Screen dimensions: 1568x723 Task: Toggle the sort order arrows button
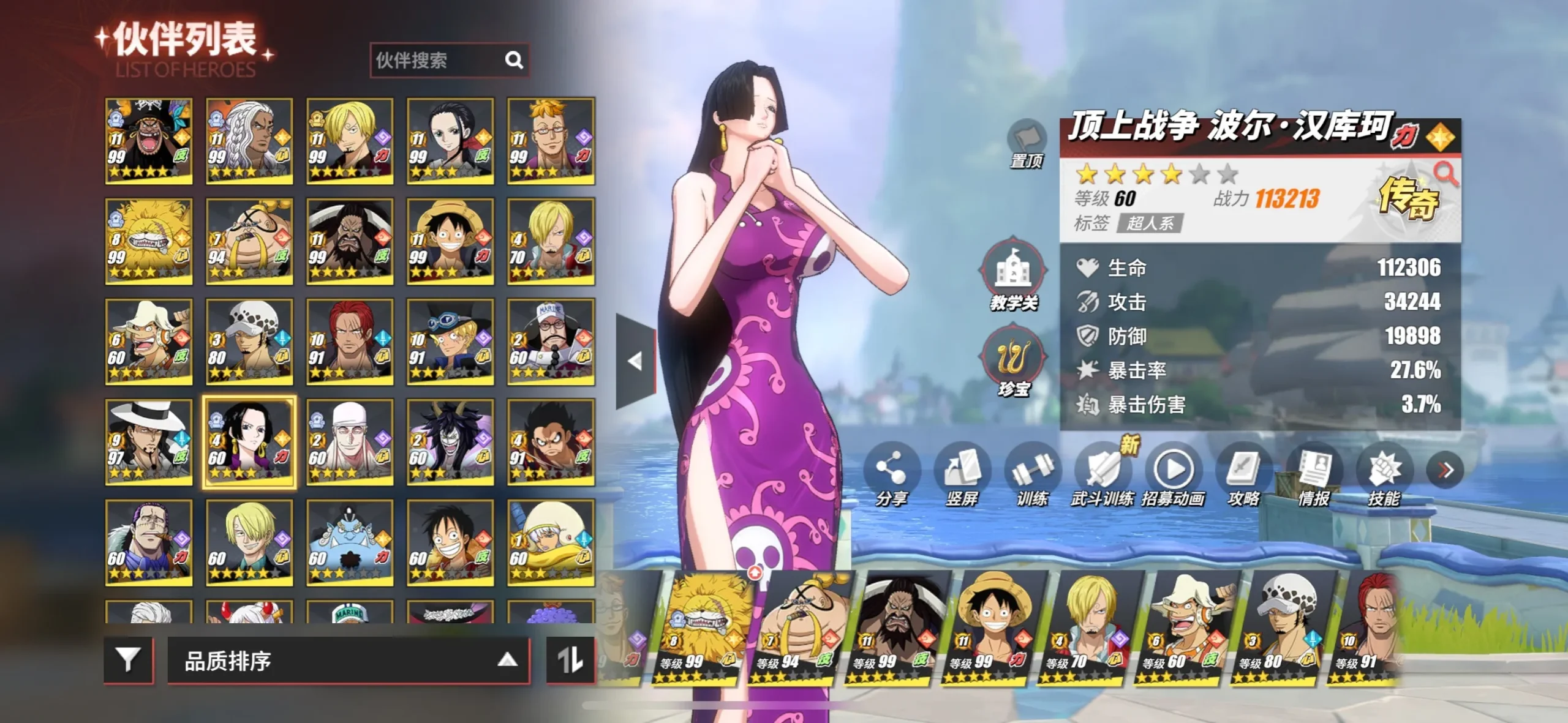[x=570, y=660]
